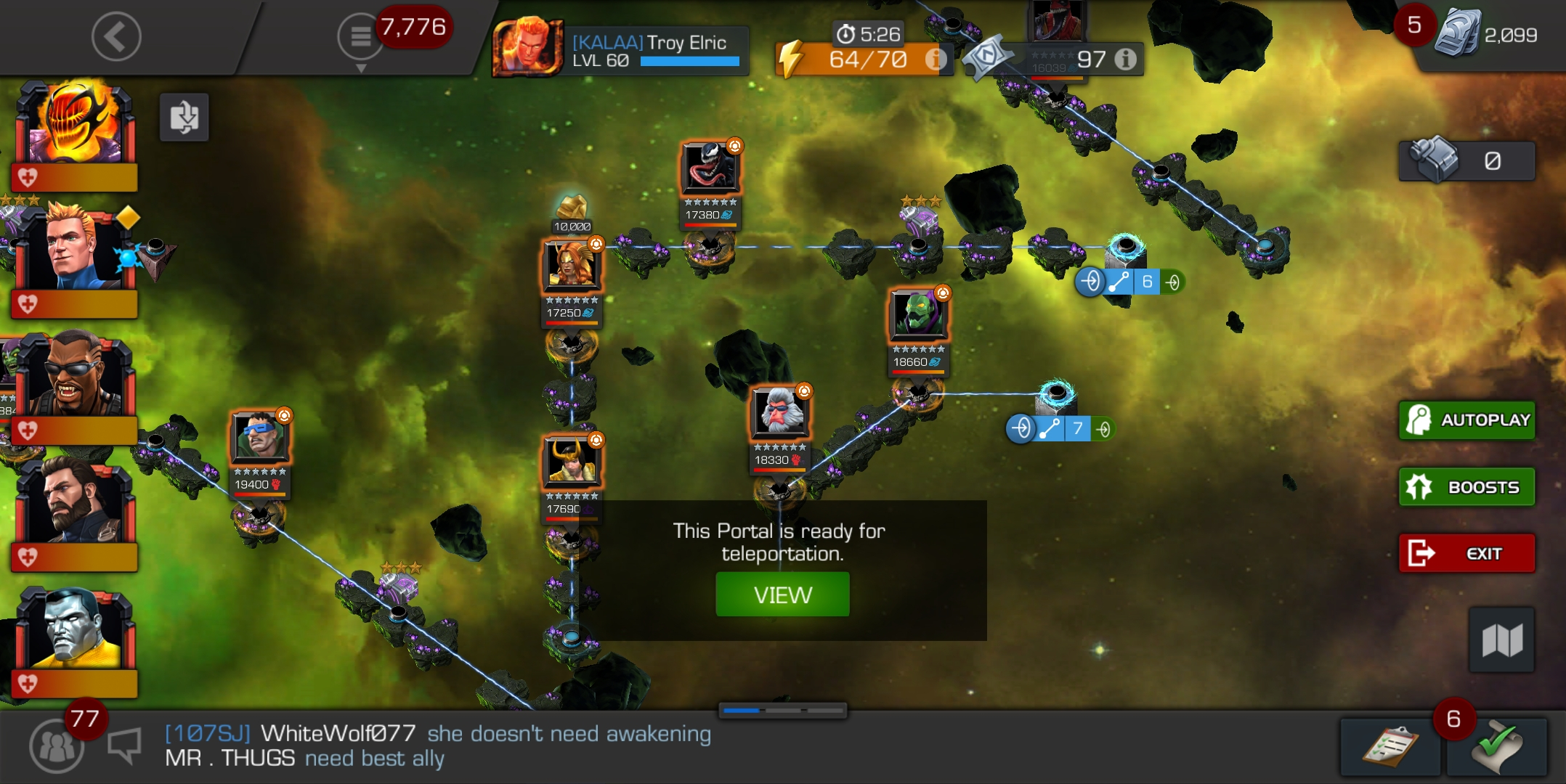Open the BOOSTS panel

click(1466, 486)
